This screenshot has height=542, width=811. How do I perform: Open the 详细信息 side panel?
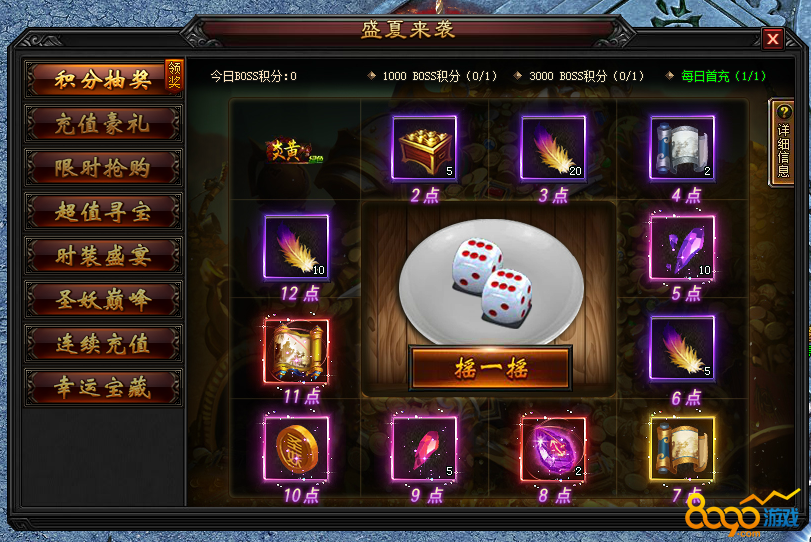pos(781,142)
